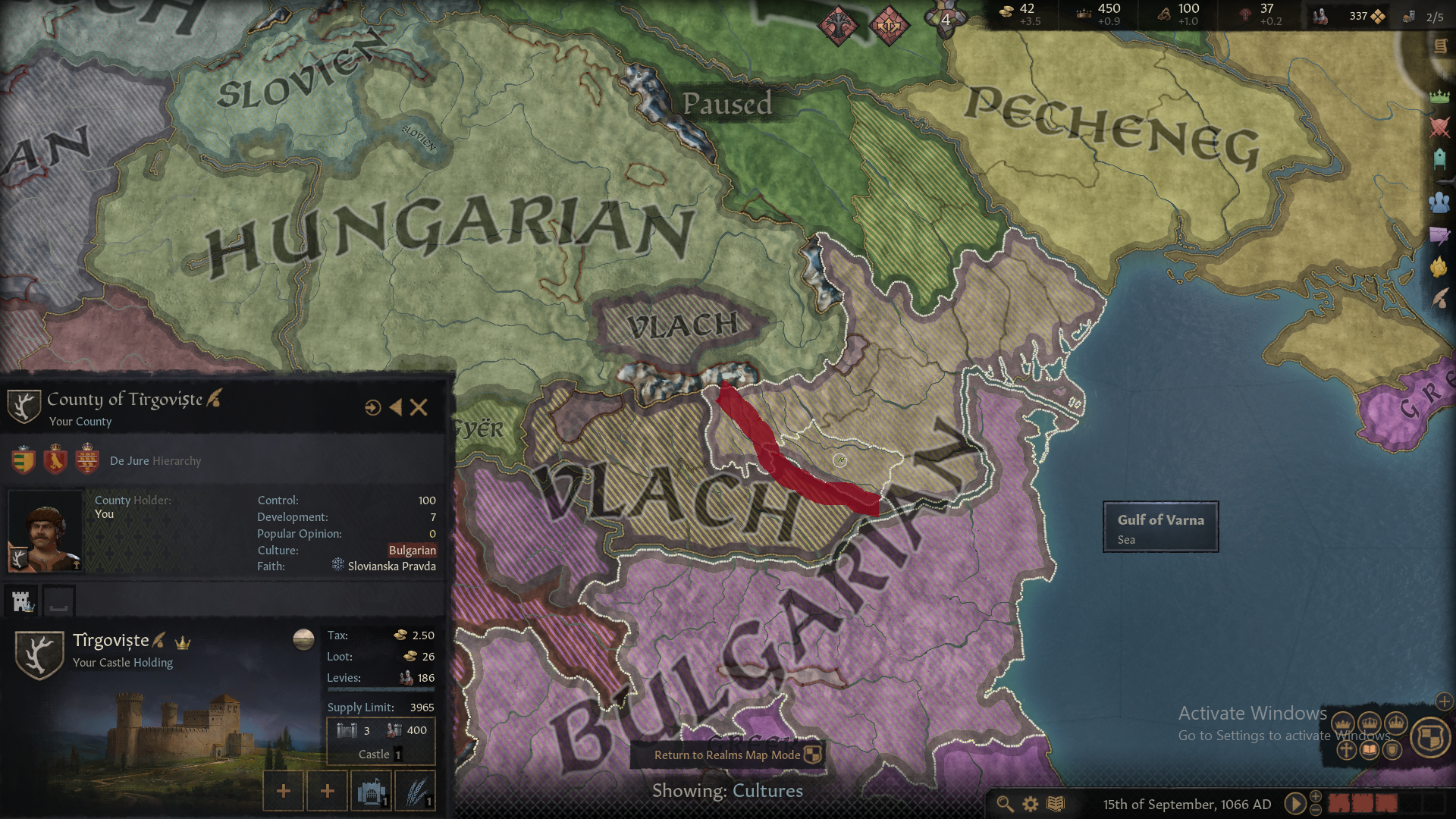Switch to Faiths map mode cross icon
Image resolution: width=1456 pixels, height=819 pixels.
click(1346, 752)
